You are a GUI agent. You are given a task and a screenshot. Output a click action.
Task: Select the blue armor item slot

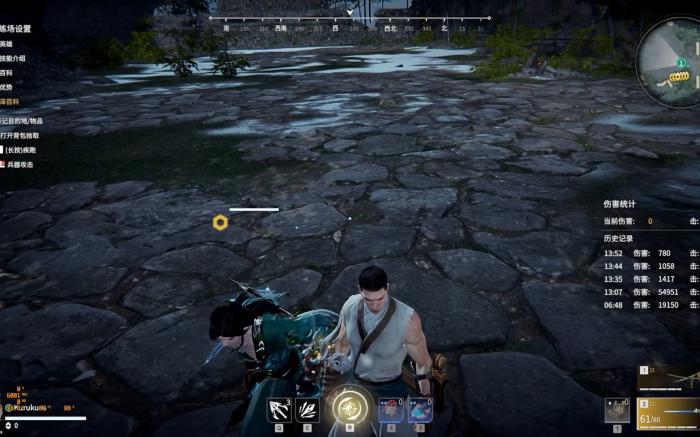(420, 409)
